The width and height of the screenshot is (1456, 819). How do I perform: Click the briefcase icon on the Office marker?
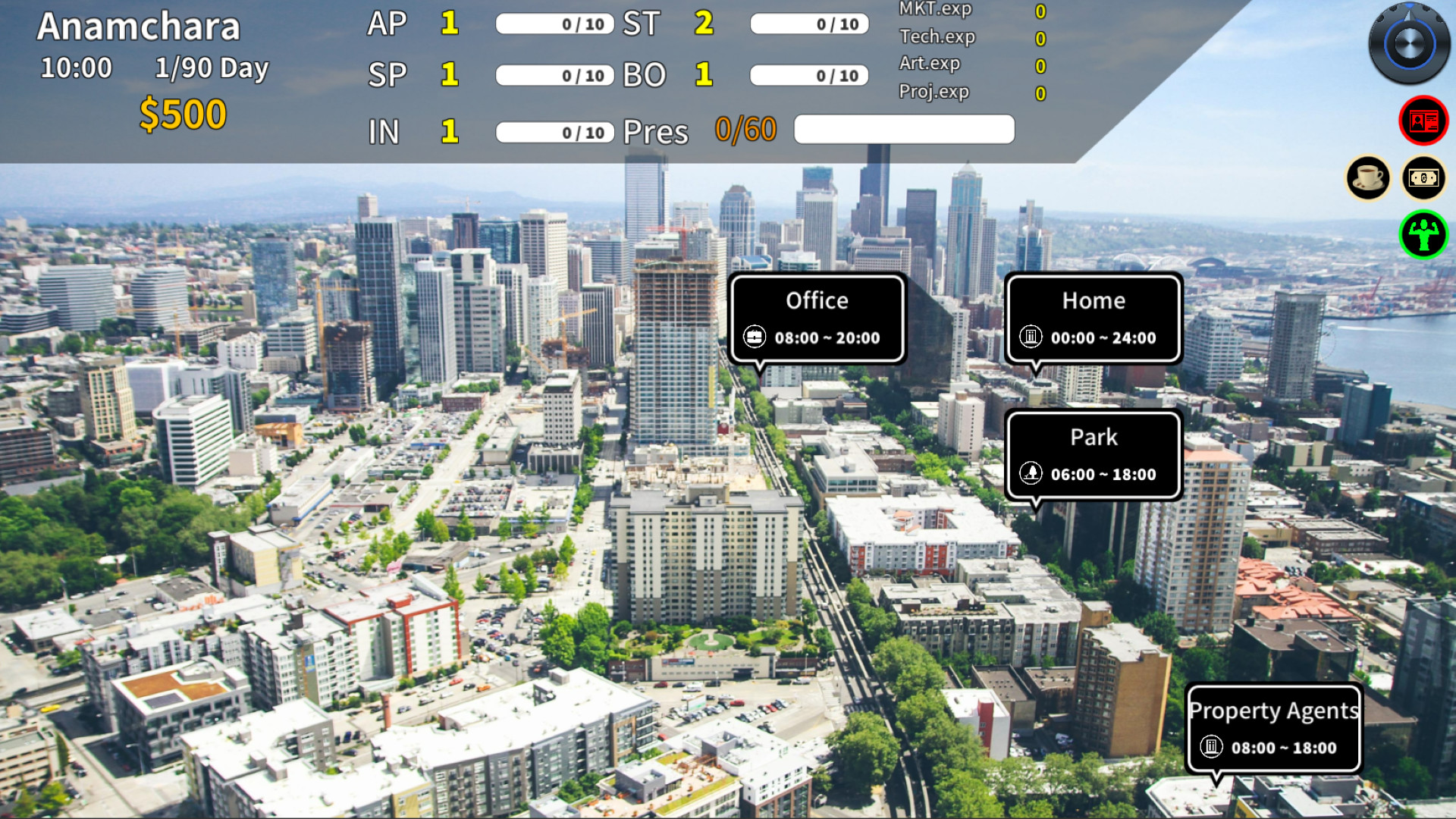(x=755, y=337)
